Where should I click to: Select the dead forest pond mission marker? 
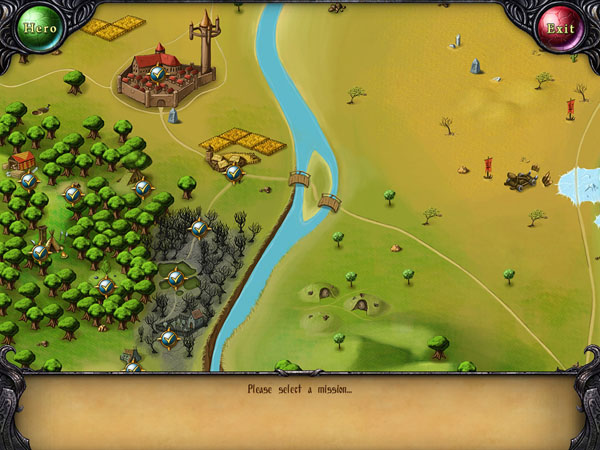[x=175, y=277]
